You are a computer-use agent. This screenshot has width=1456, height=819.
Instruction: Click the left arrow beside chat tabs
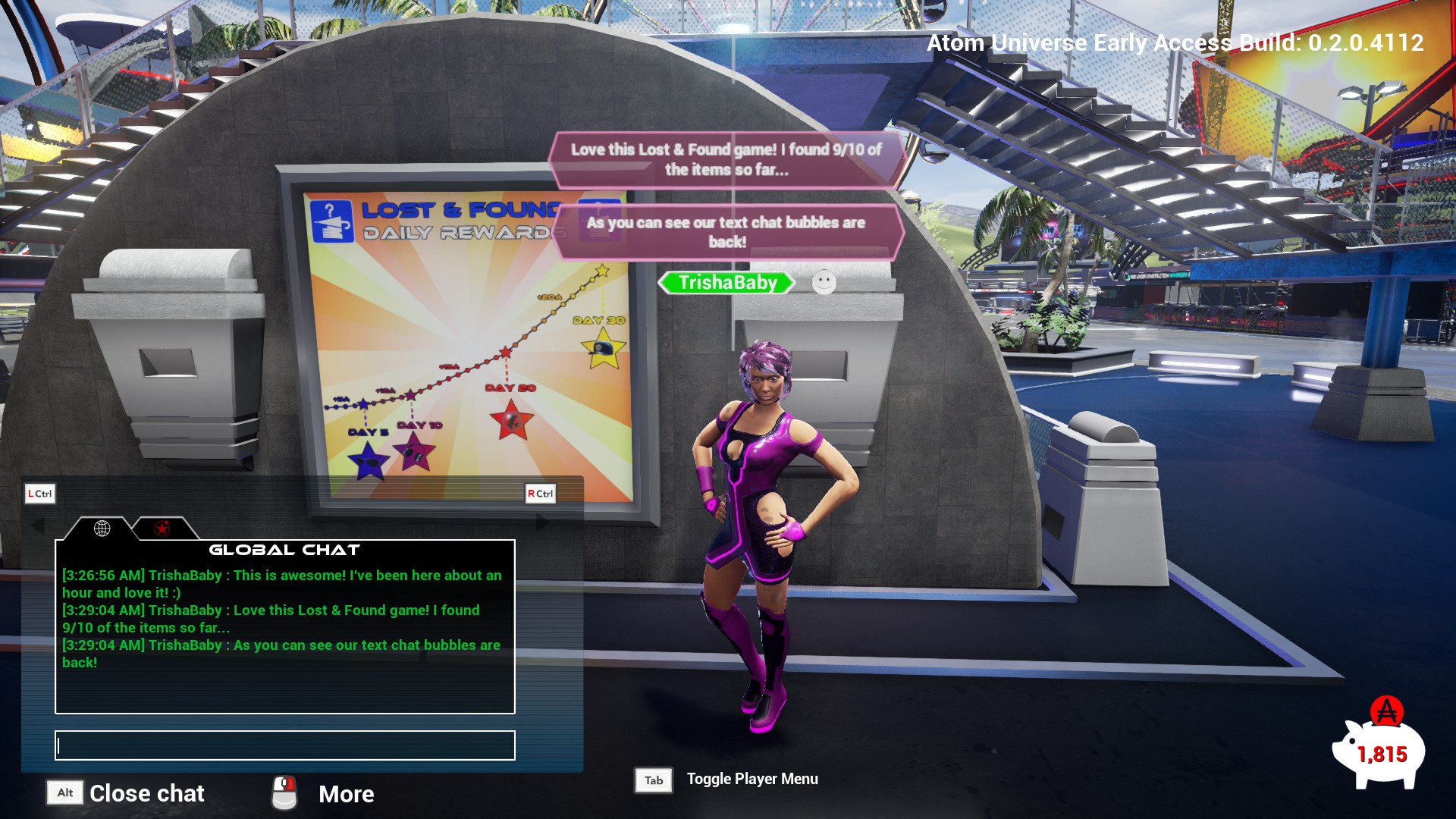pos(37,525)
